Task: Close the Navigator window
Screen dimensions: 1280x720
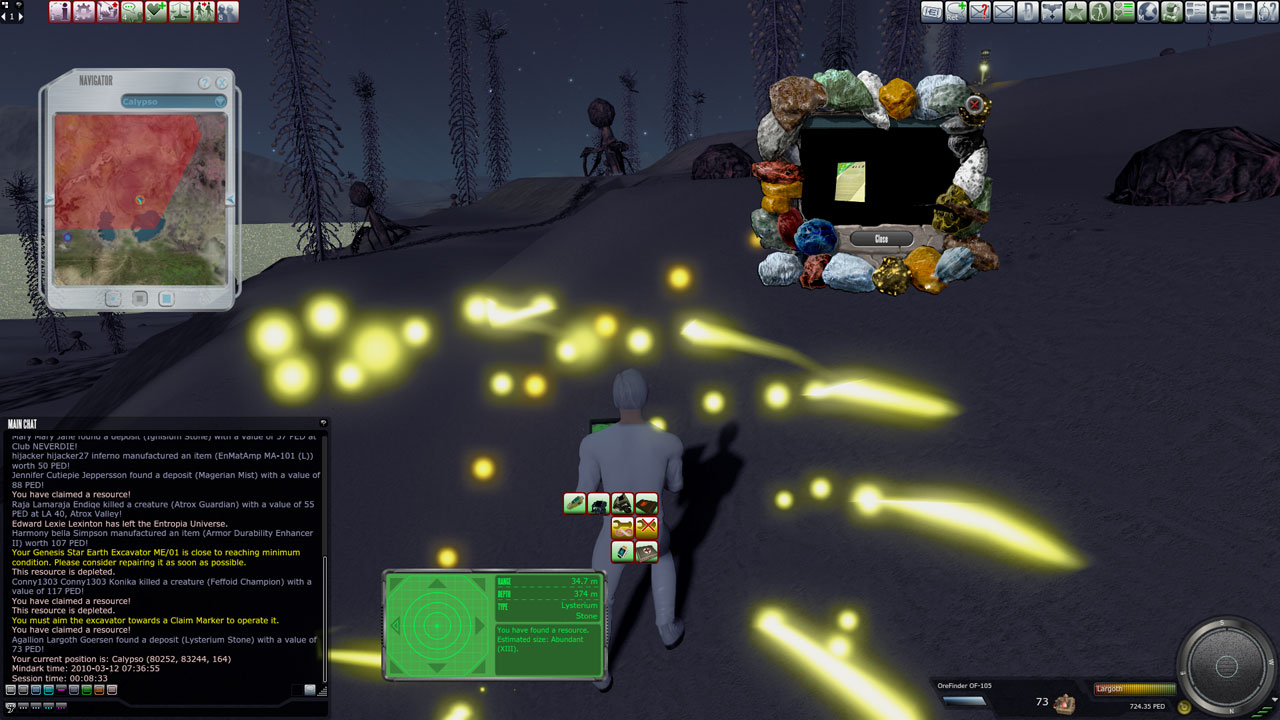Action: (x=222, y=83)
